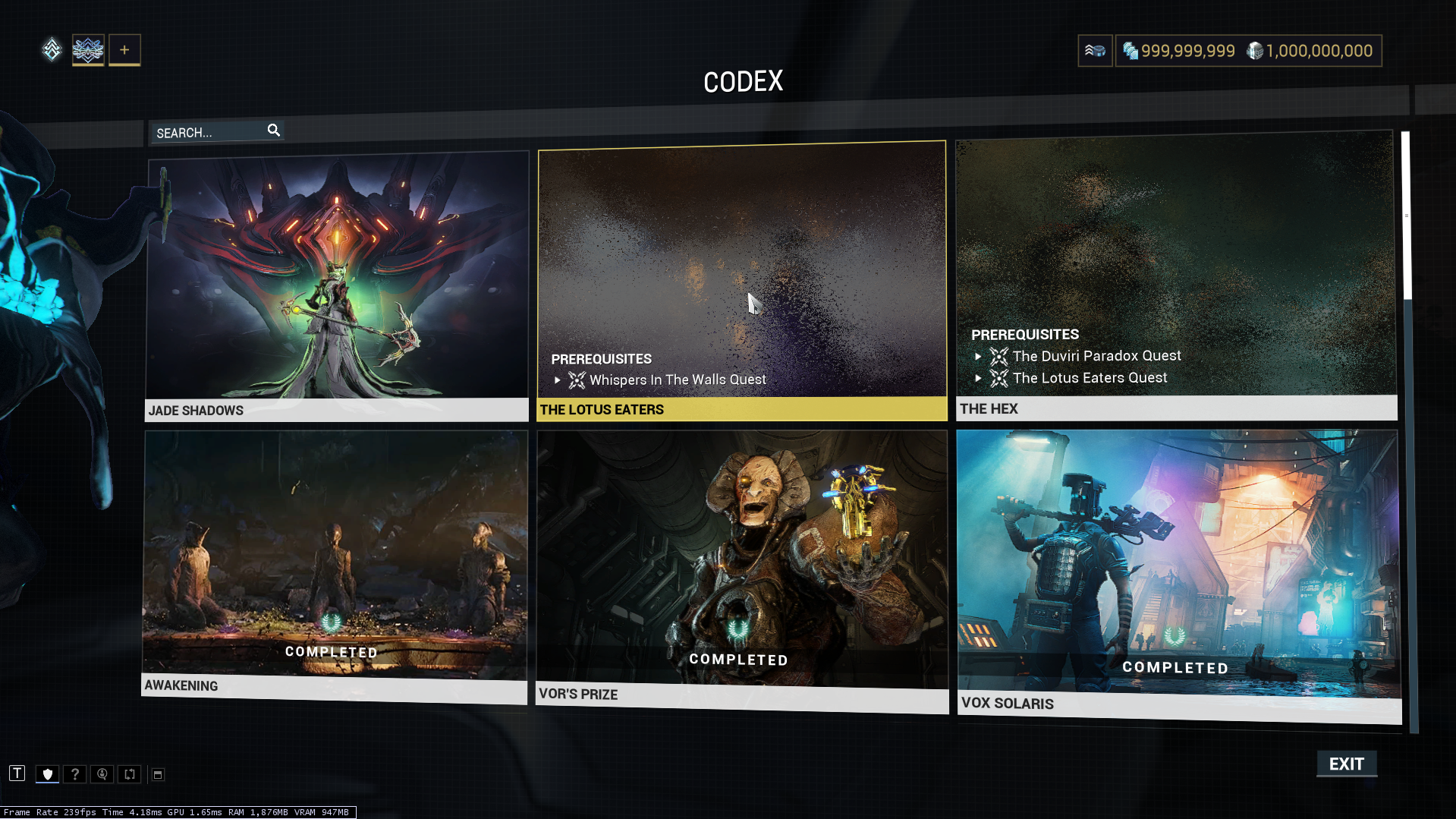The height and width of the screenshot is (819, 1456).
Task: Click the plus button to add squad member
Action: point(124,50)
